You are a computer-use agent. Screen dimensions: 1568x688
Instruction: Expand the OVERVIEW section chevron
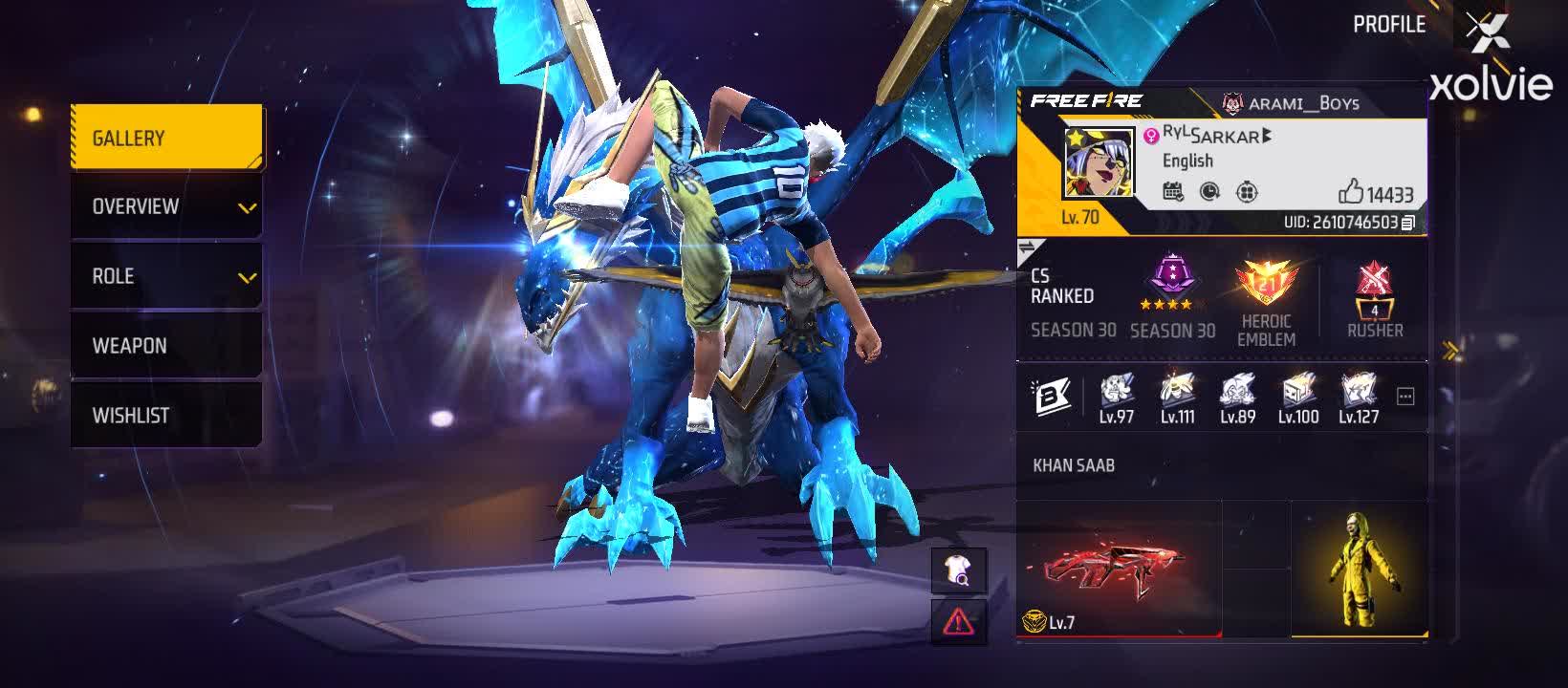[248, 205]
